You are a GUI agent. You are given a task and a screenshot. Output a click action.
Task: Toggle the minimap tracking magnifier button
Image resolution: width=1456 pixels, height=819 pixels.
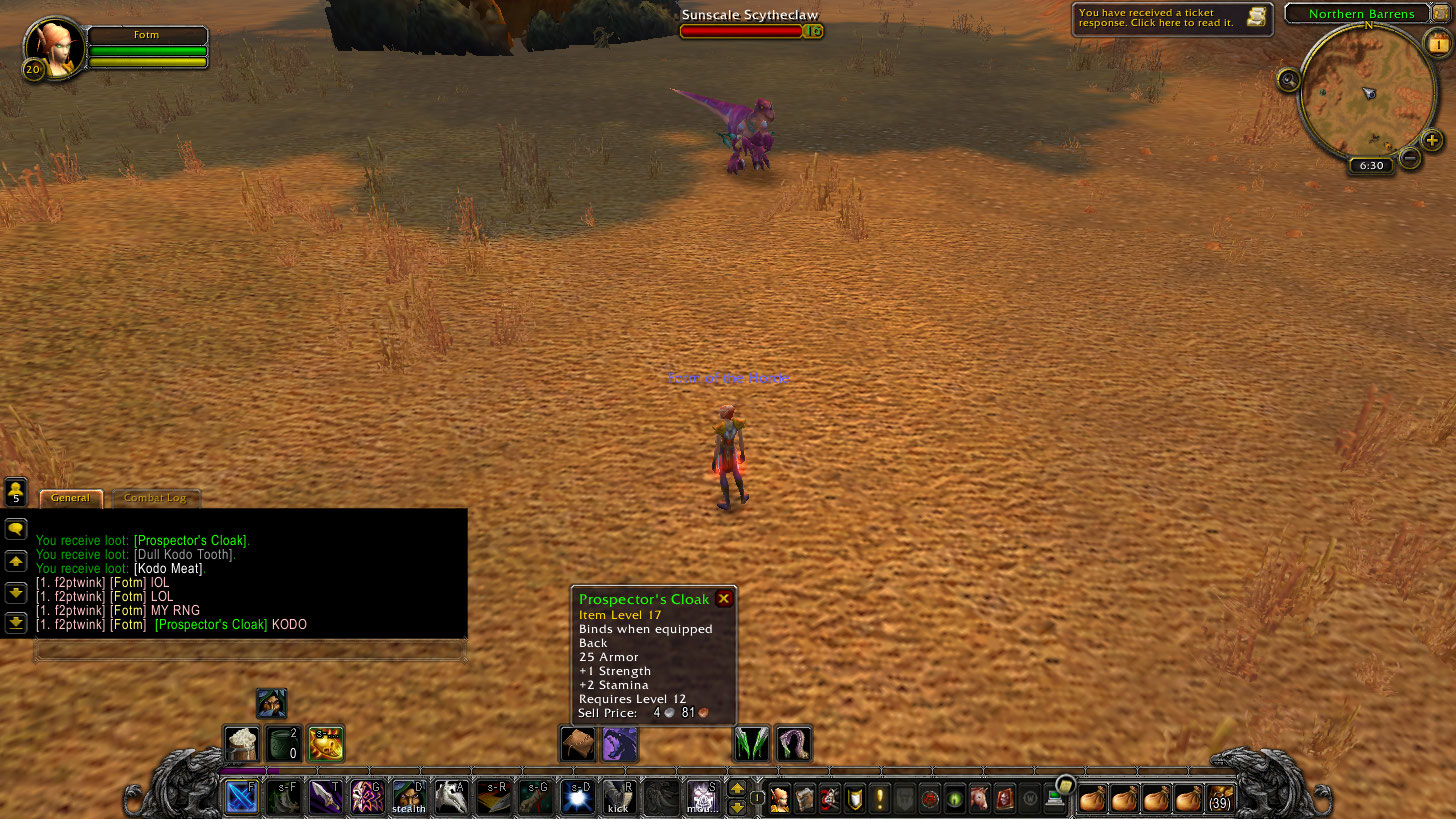(1288, 80)
